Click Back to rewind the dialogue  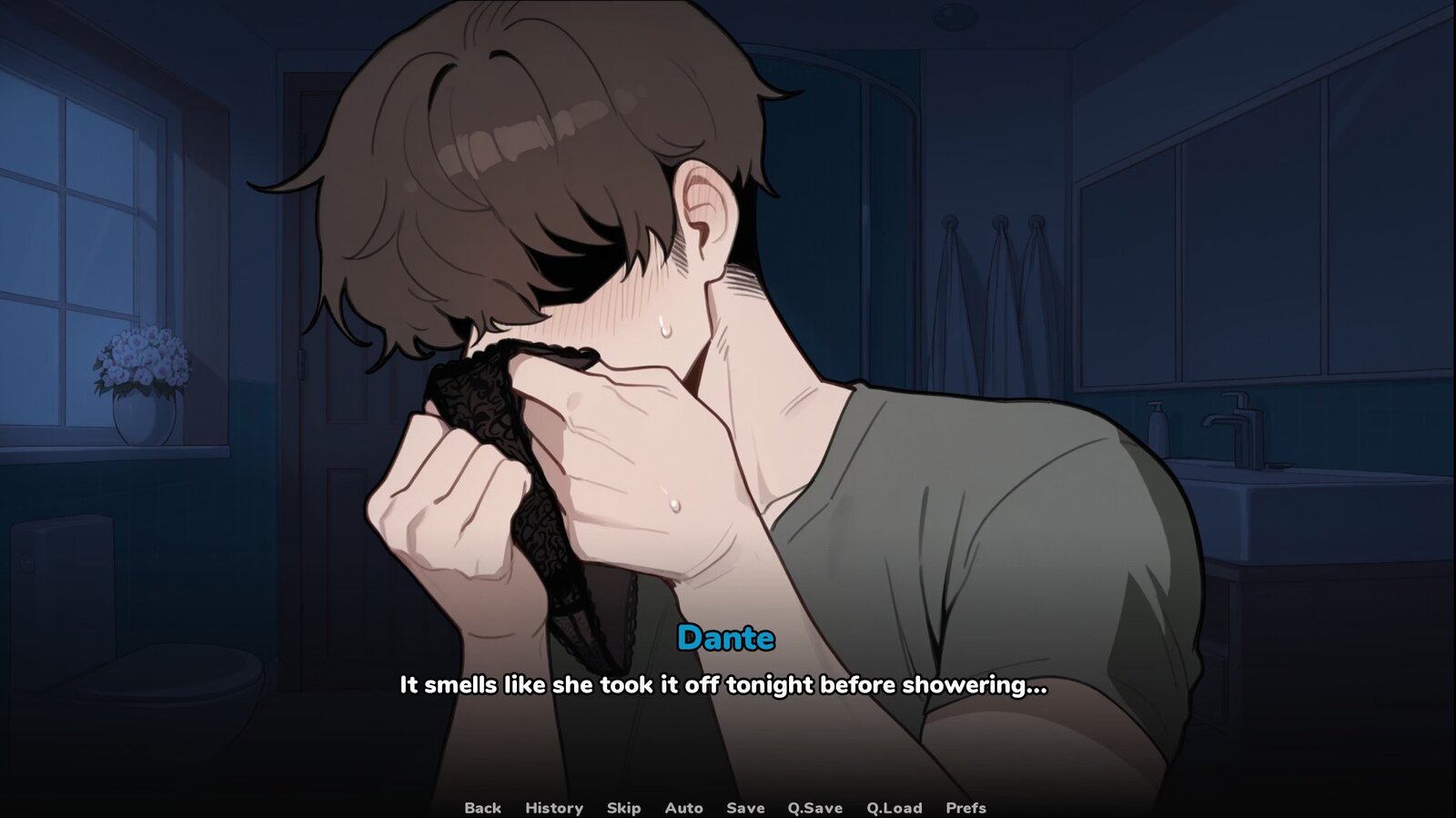pos(484,808)
